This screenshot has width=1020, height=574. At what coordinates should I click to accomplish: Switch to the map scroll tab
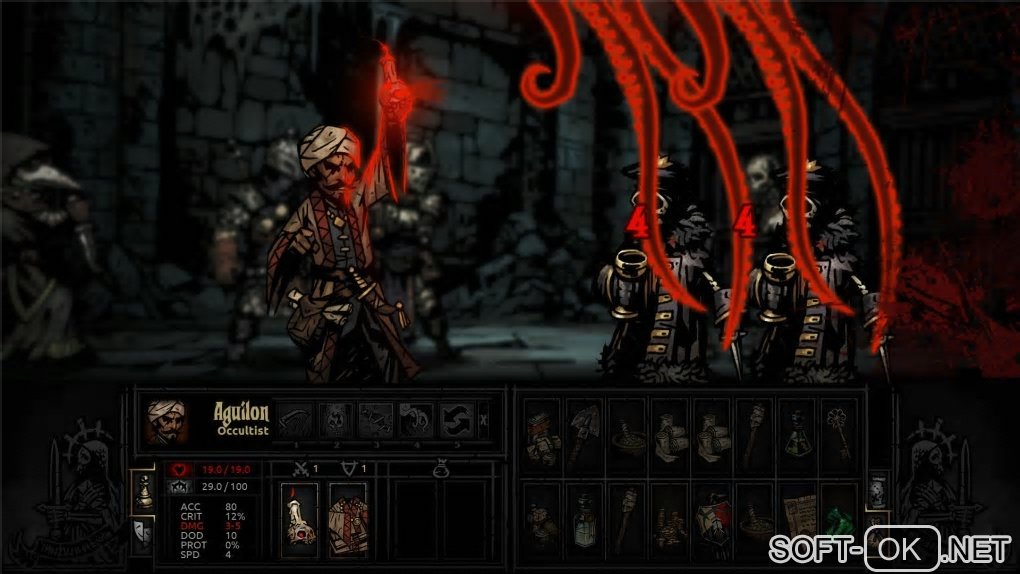click(x=875, y=491)
